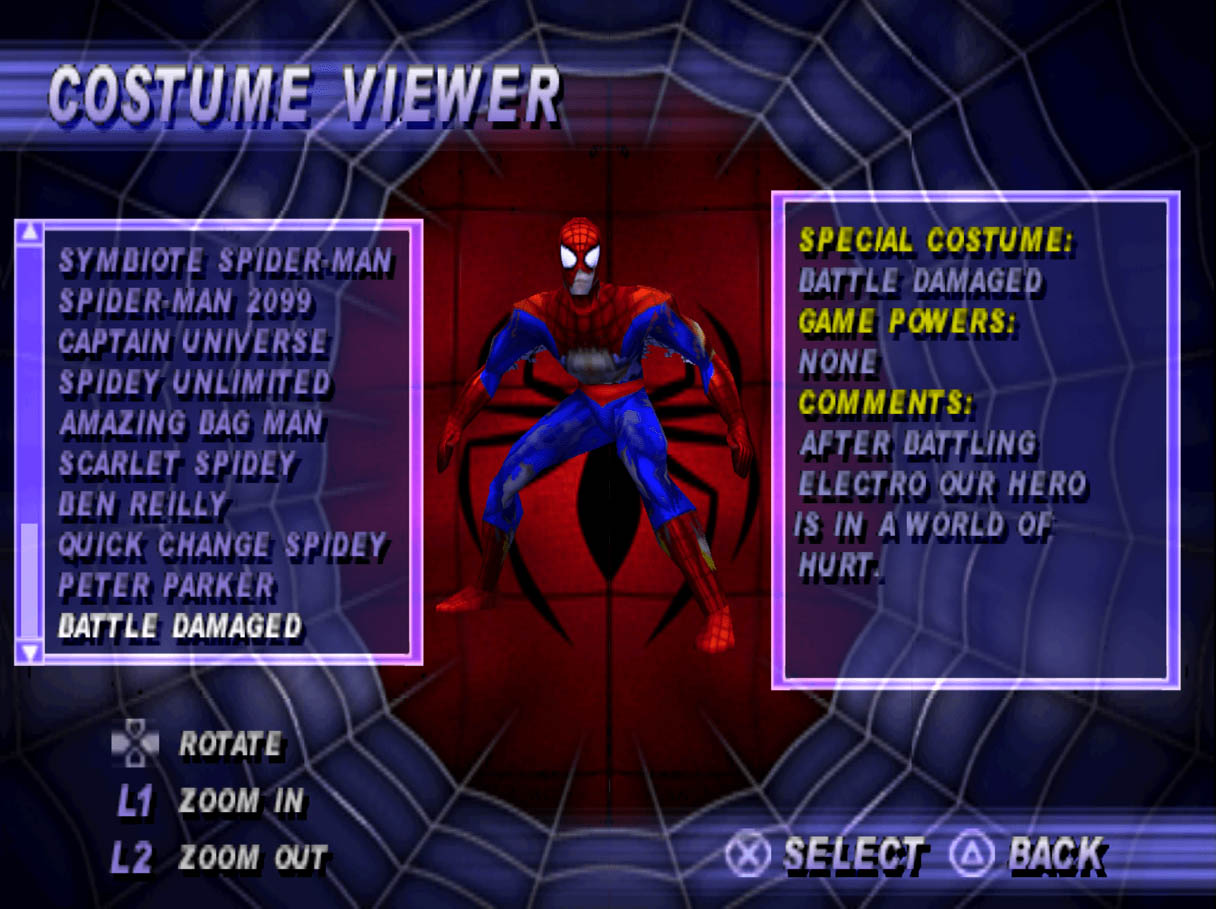Choose the Amazing Bag Man costume
The height and width of the screenshot is (909, 1216).
tap(190, 423)
